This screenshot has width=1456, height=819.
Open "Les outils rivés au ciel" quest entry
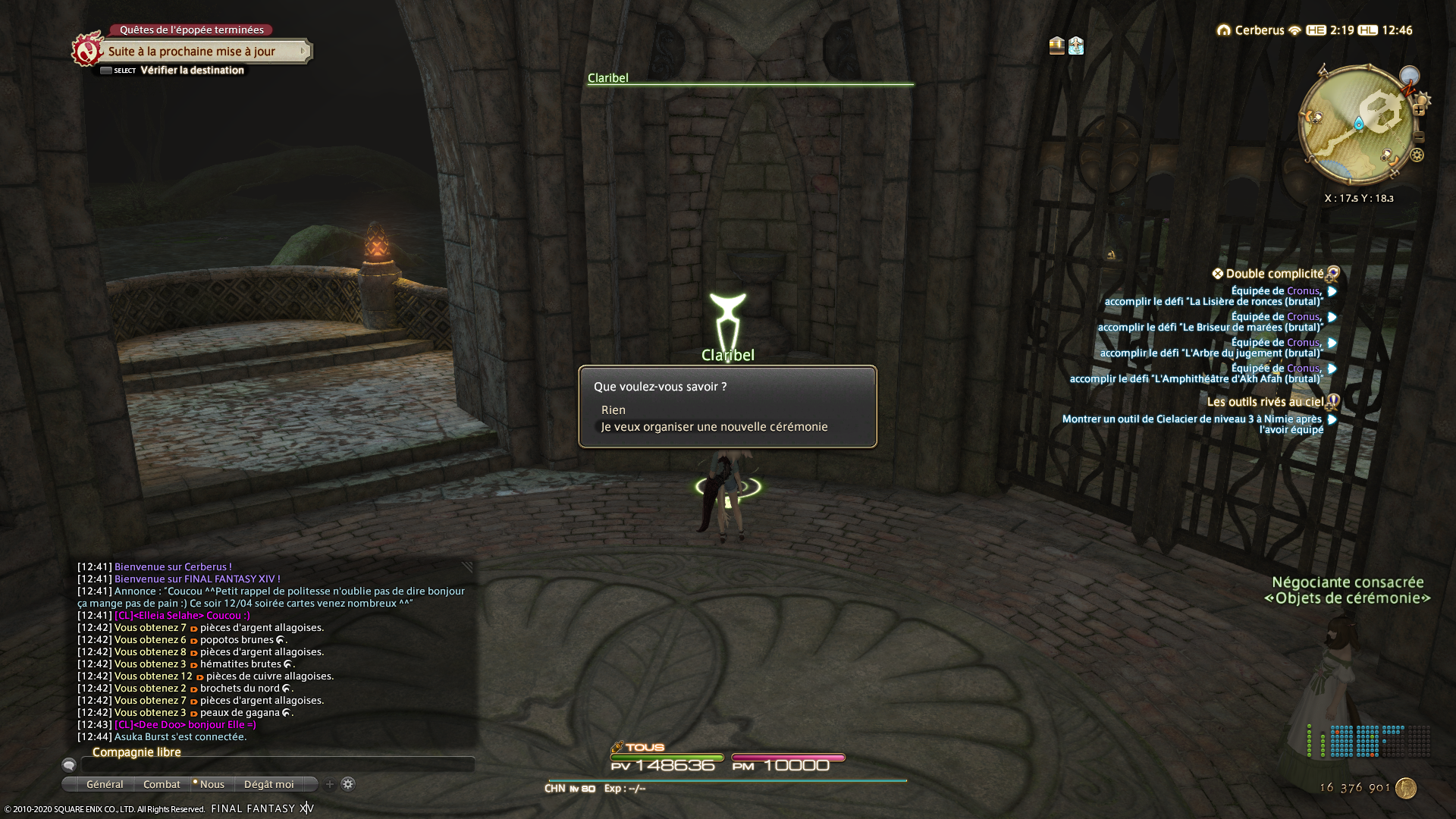[1265, 402]
